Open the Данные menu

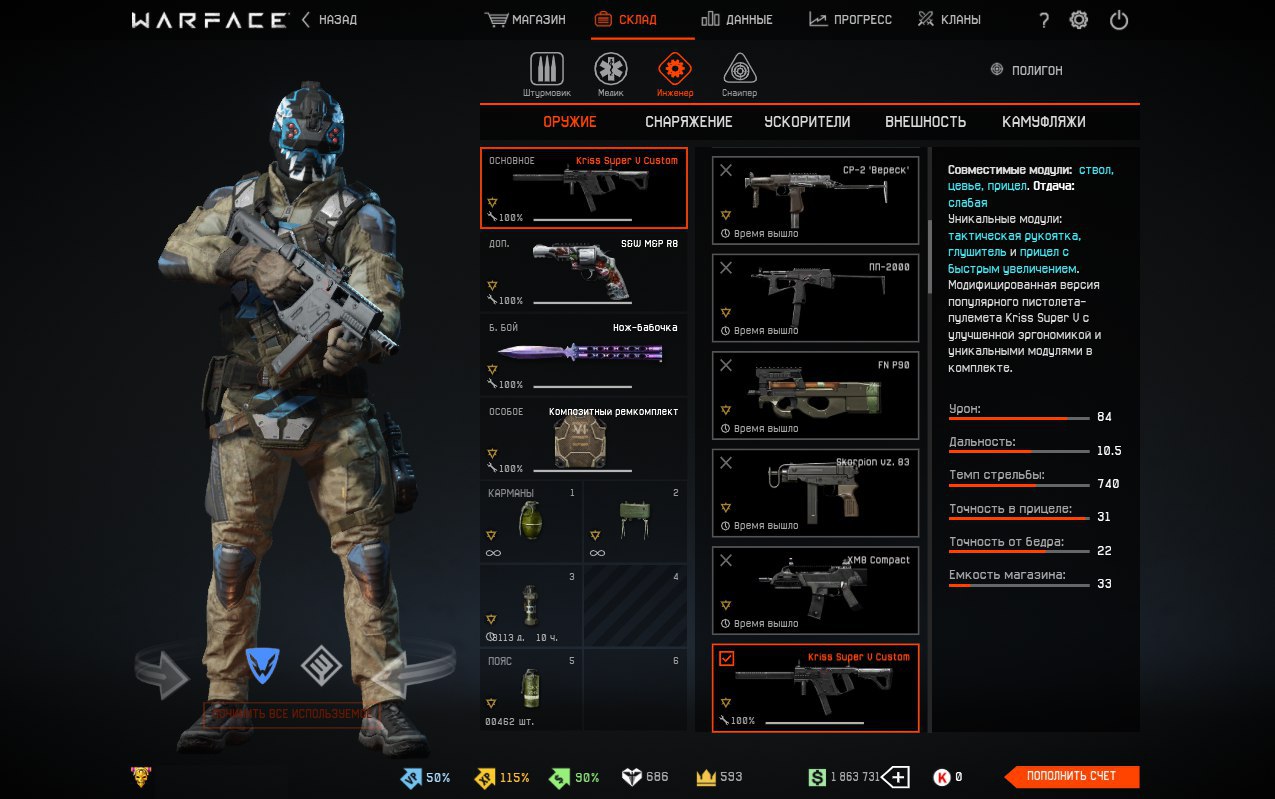coord(737,20)
